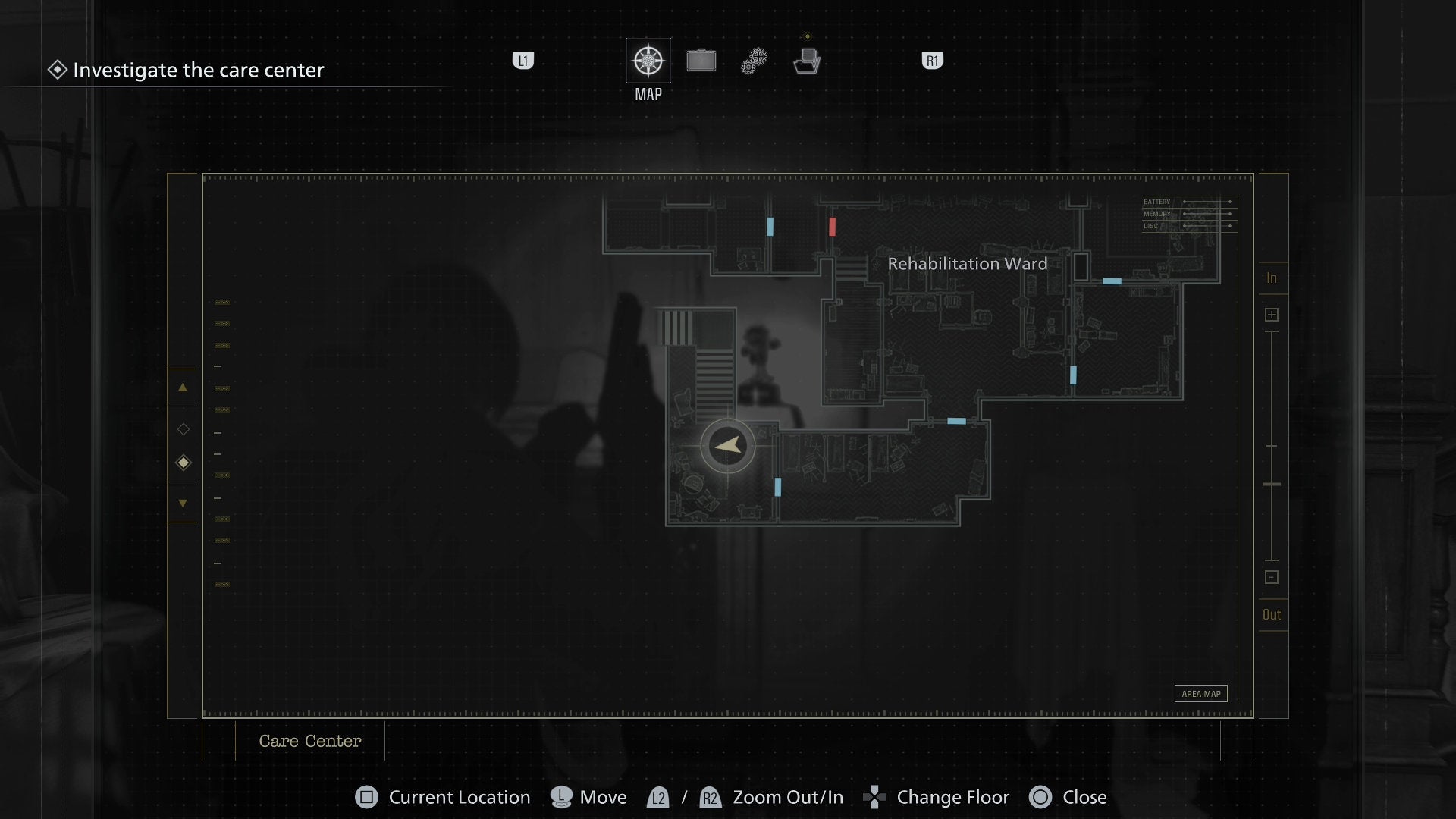Click the L1 shoulder button prompt

point(523,61)
